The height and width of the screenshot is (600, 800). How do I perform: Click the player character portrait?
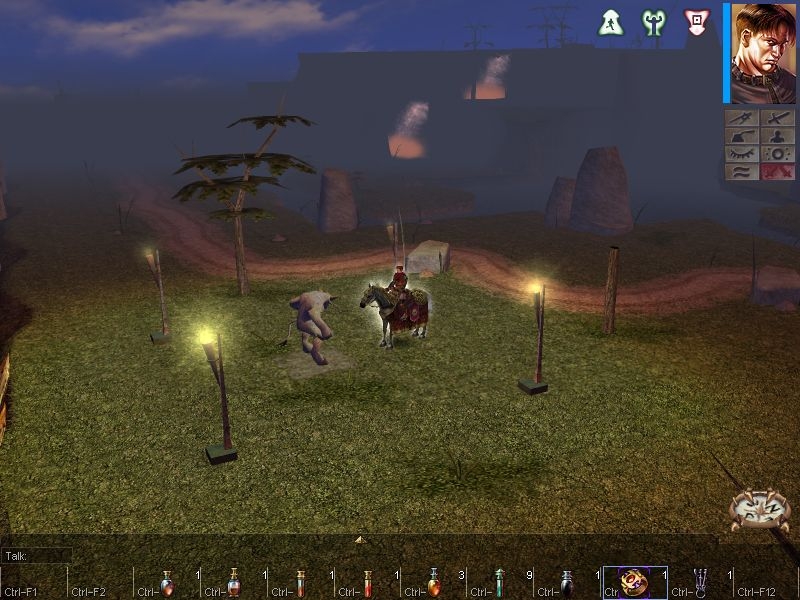[x=763, y=54]
